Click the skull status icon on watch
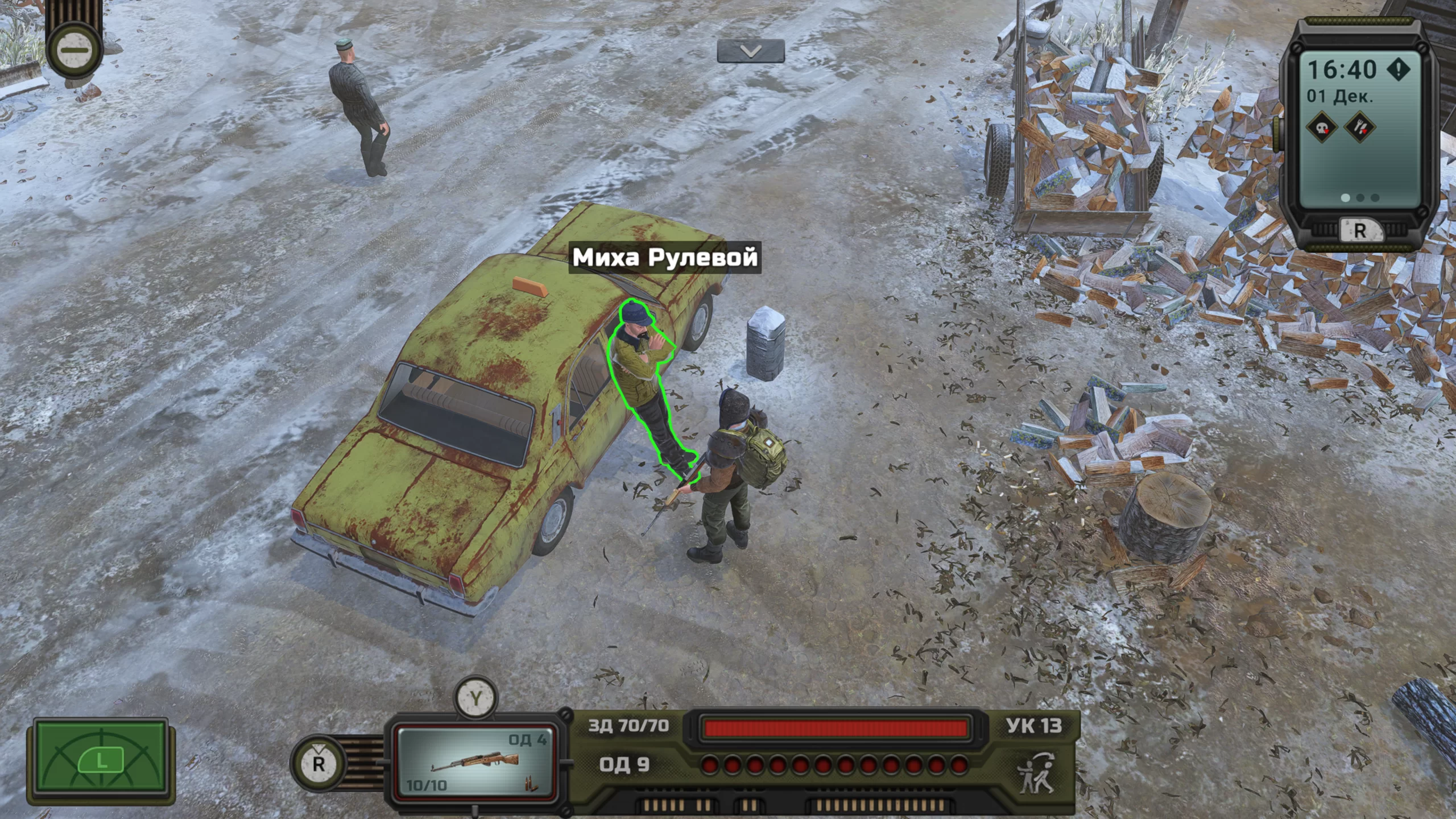 tap(1321, 127)
